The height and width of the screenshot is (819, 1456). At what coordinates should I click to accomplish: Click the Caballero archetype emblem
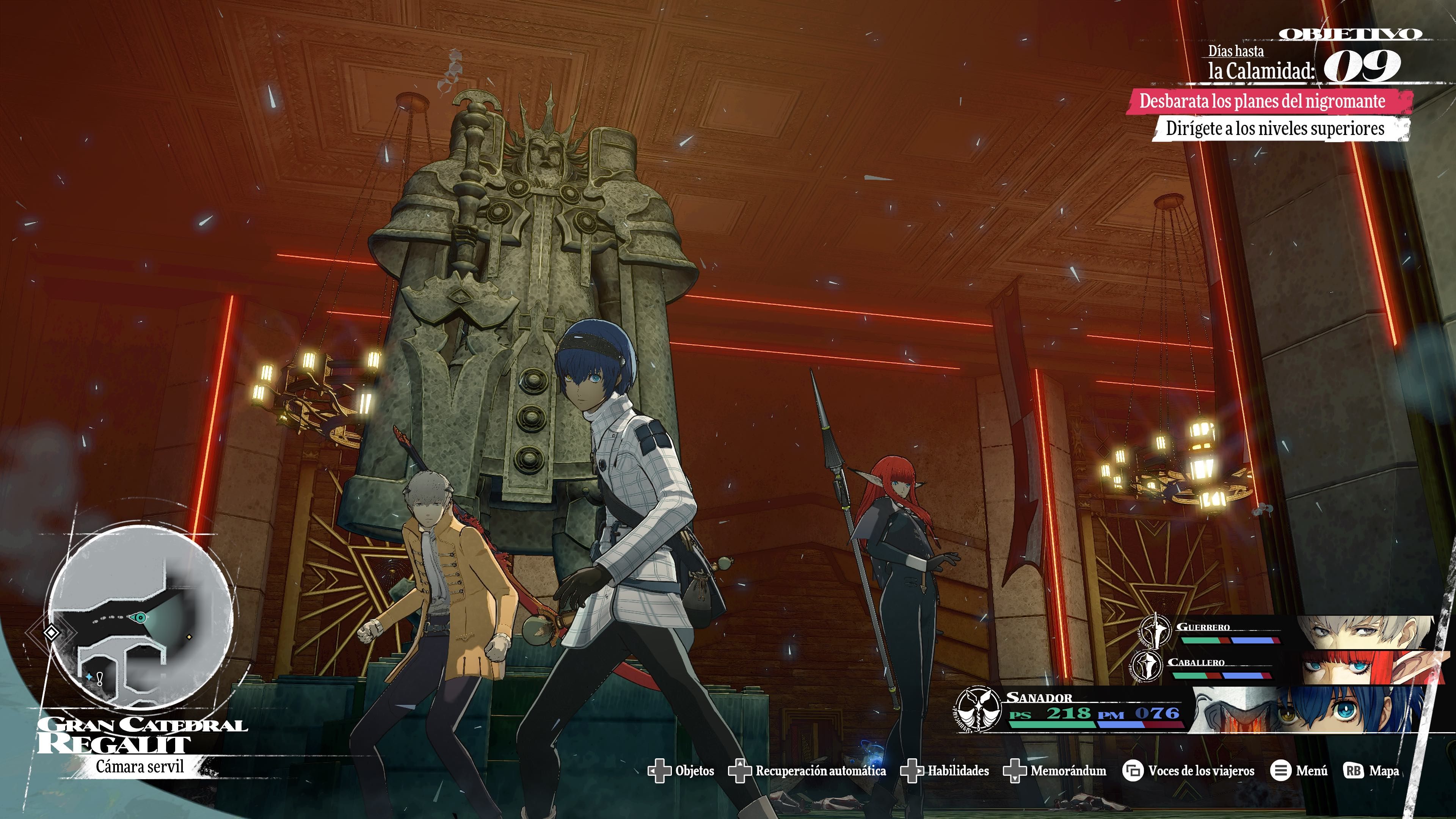1147,666
